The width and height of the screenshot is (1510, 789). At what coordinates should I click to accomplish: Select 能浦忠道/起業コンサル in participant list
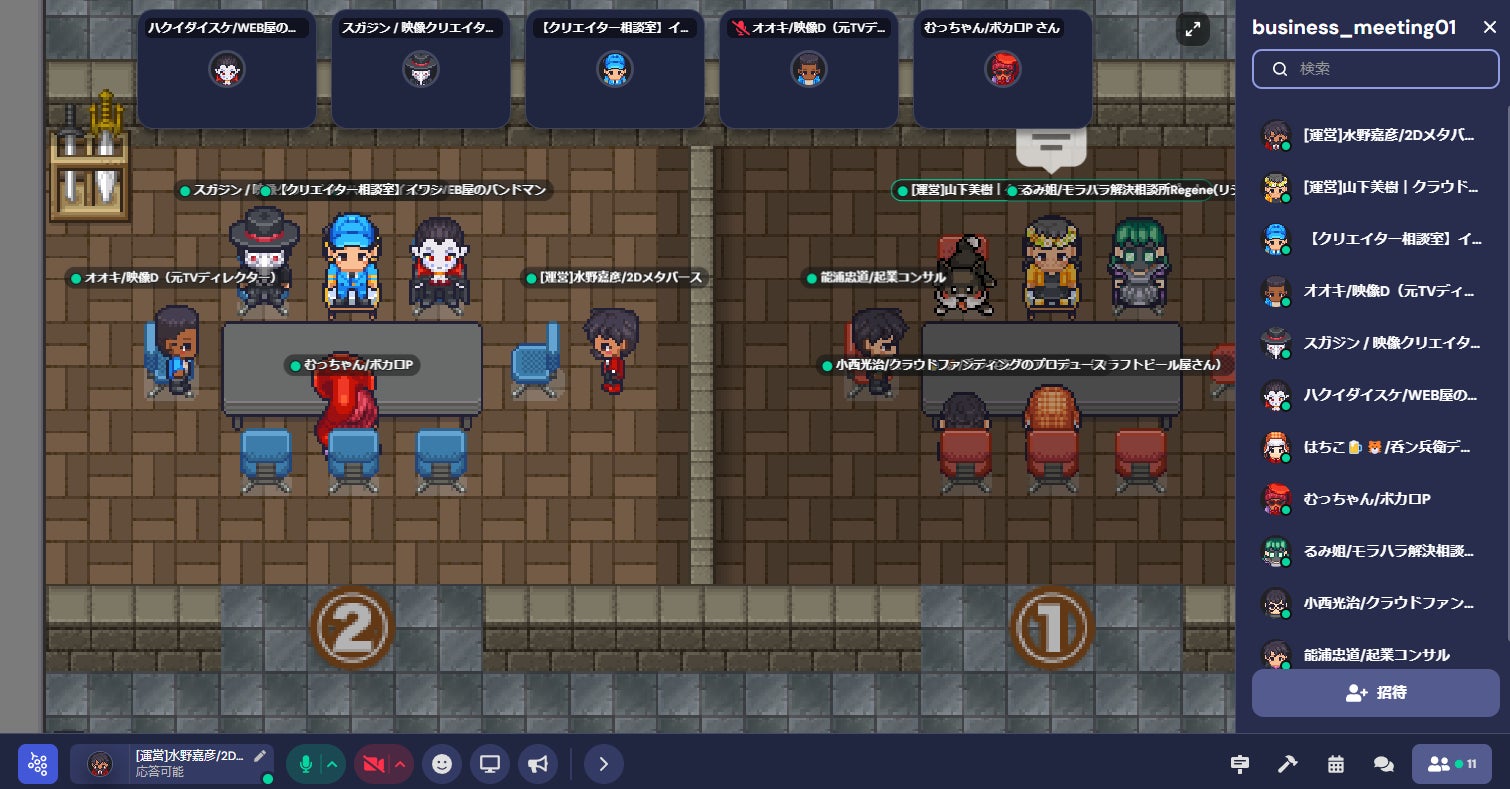click(x=1375, y=654)
